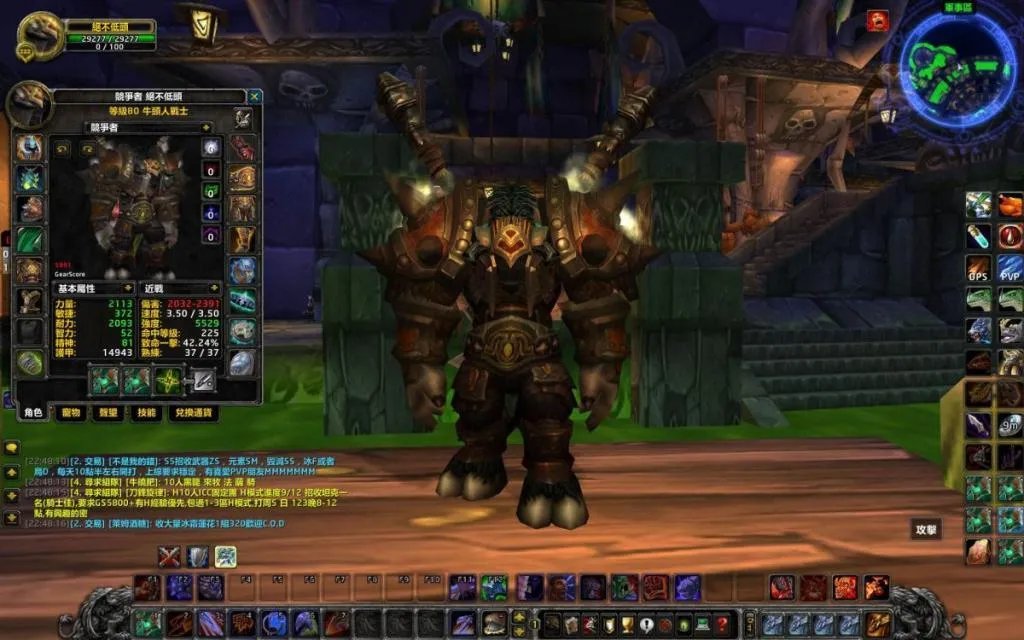Open the 競爭者 title dropdown

click(x=205, y=128)
